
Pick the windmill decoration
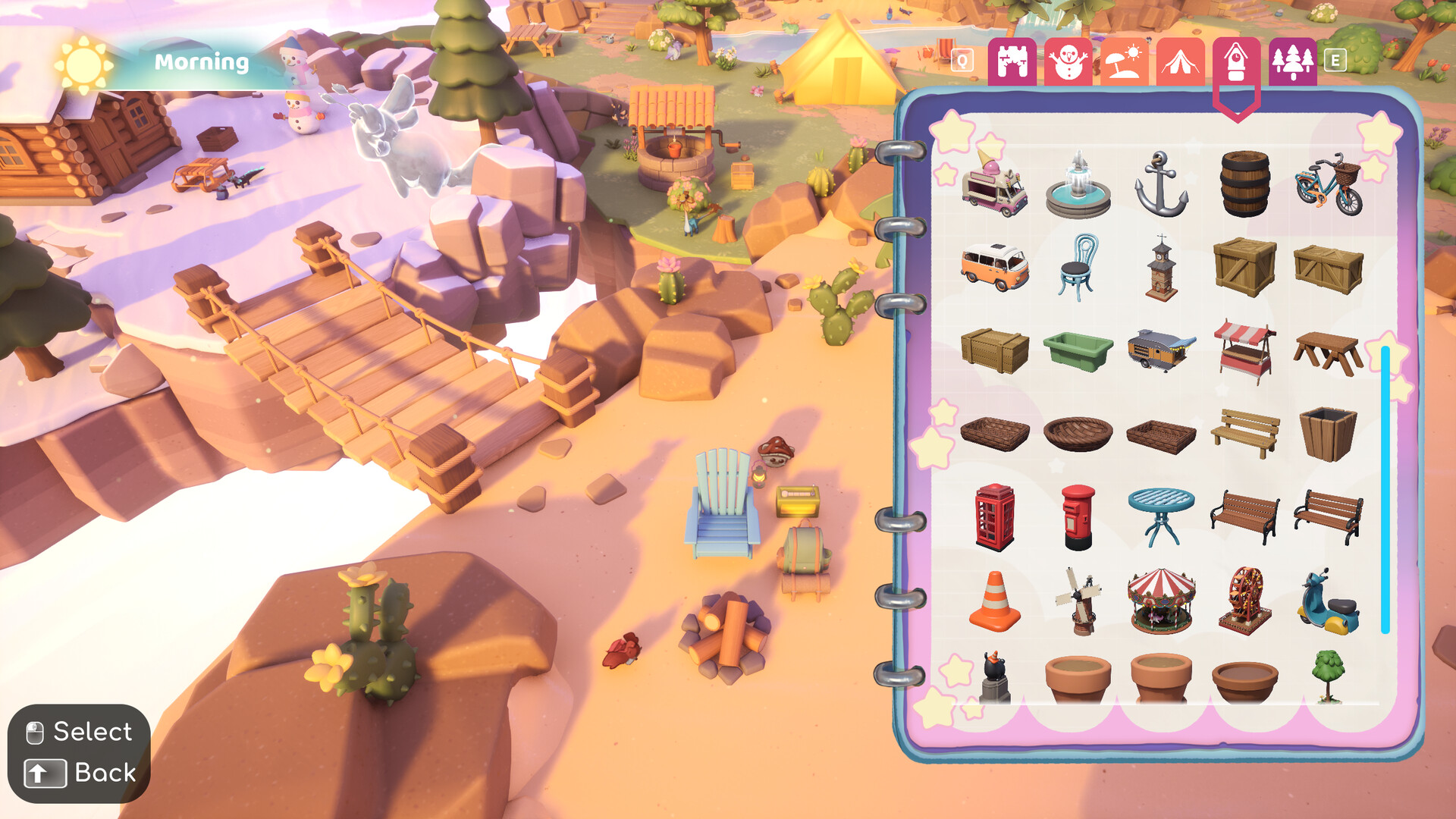click(1078, 603)
